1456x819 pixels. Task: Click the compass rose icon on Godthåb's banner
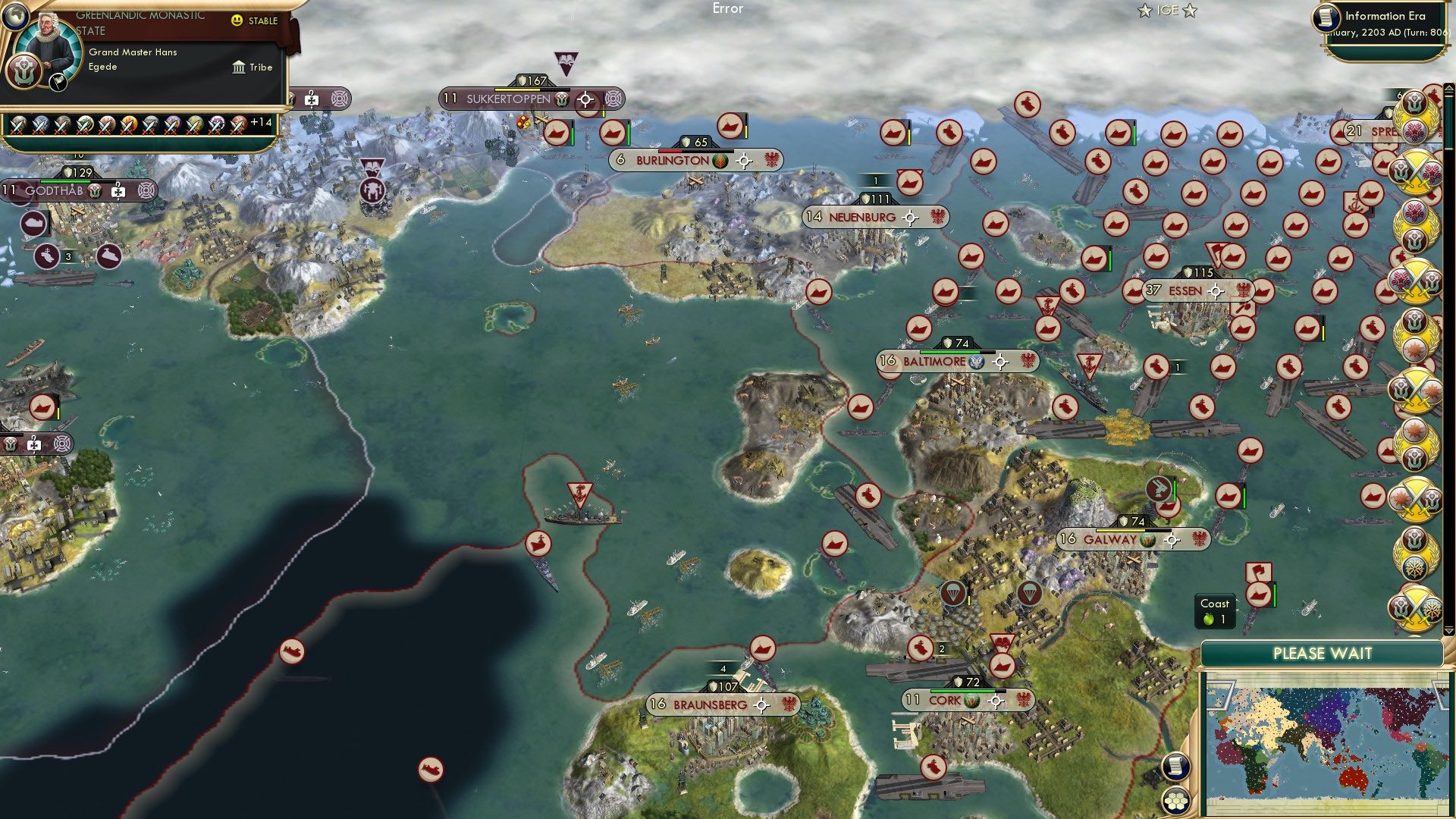(x=144, y=192)
